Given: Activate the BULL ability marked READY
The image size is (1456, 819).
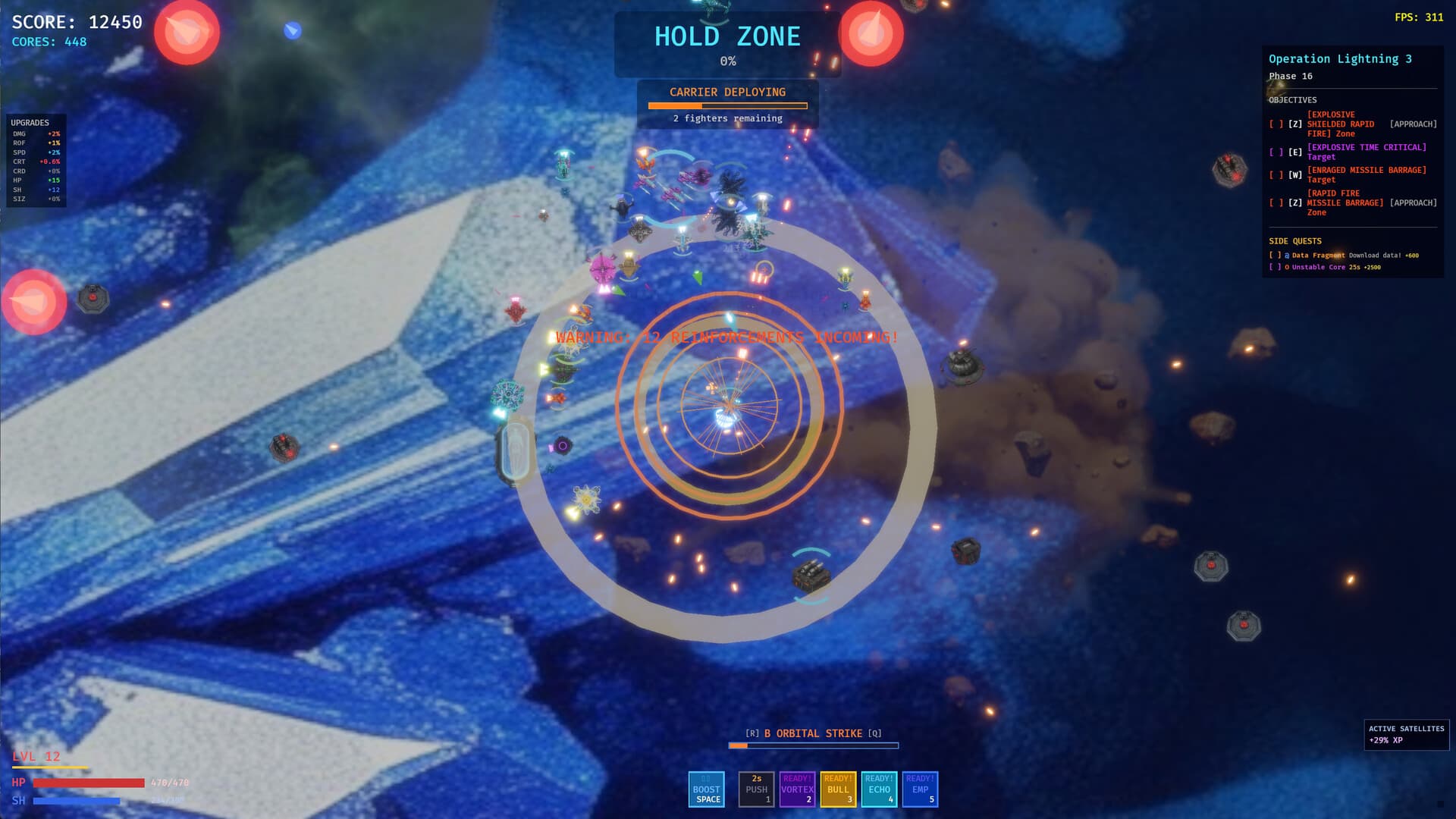Looking at the screenshot, I should (837, 789).
